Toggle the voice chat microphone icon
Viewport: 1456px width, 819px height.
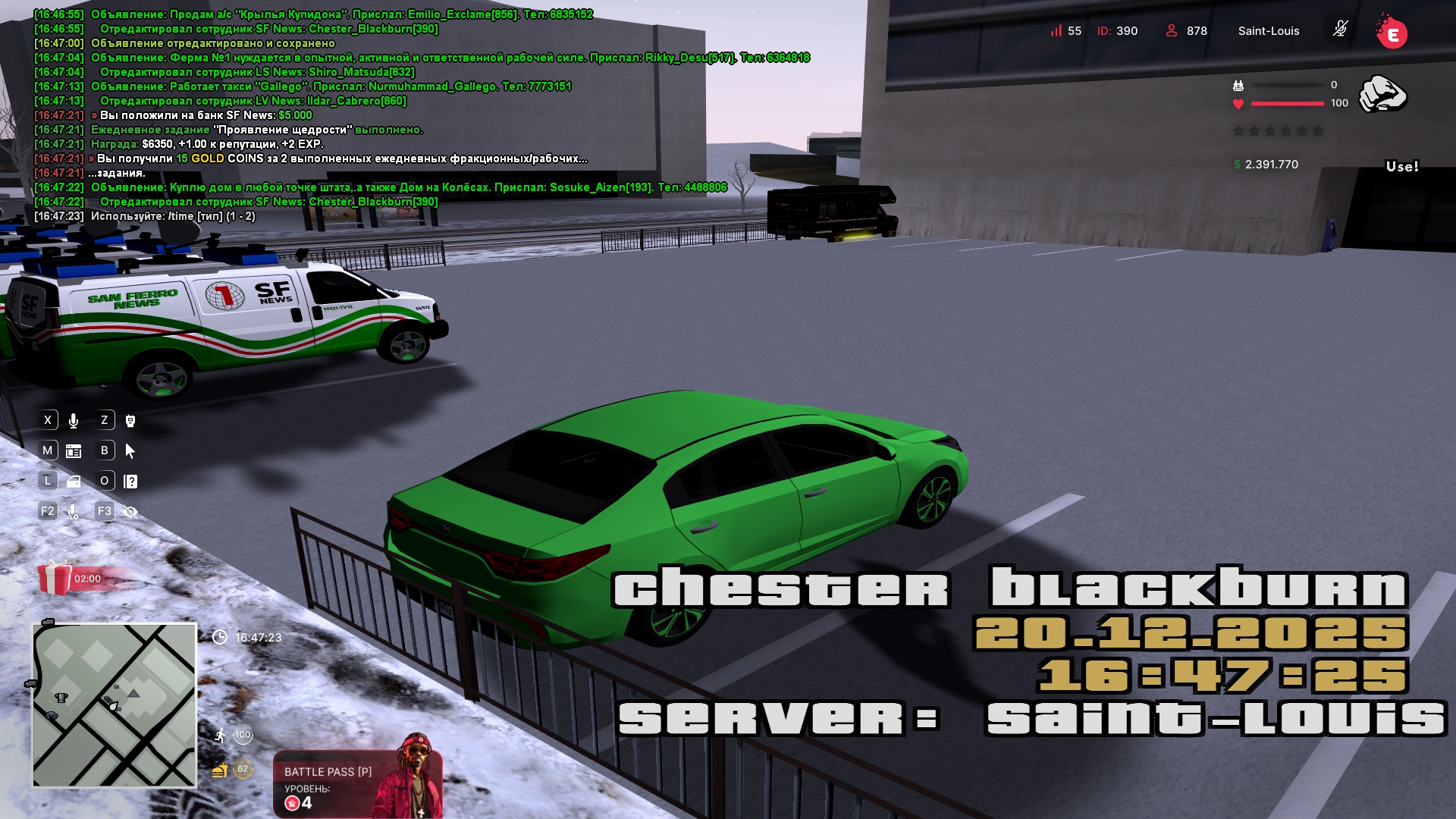point(74,421)
